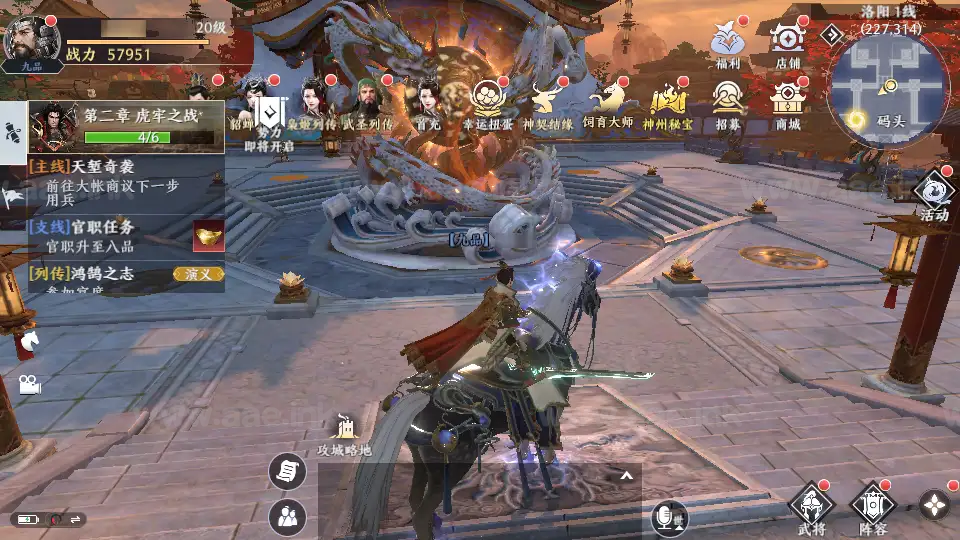Open the 饲育大师 horse event
The width and height of the screenshot is (960, 540).
coord(611,104)
